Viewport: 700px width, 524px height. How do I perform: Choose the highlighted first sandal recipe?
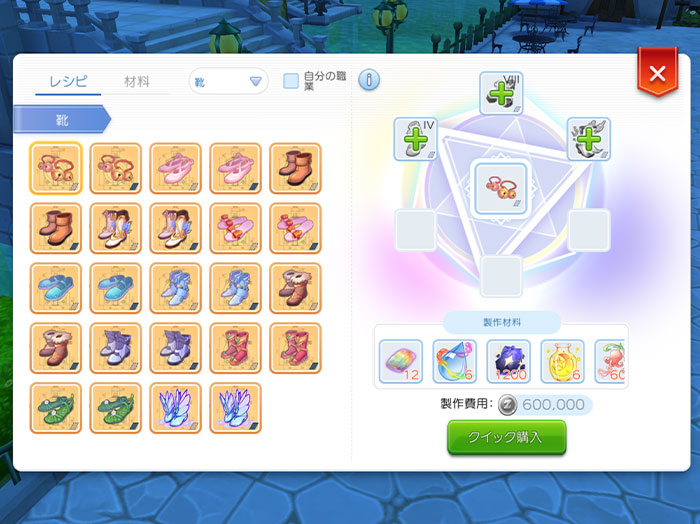56,167
